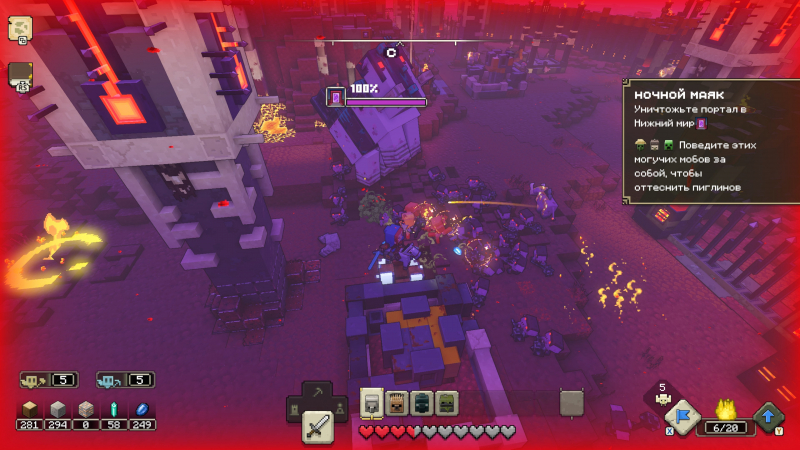Click the stone resource icon
The width and height of the screenshot is (800, 450).
(58, 409)
